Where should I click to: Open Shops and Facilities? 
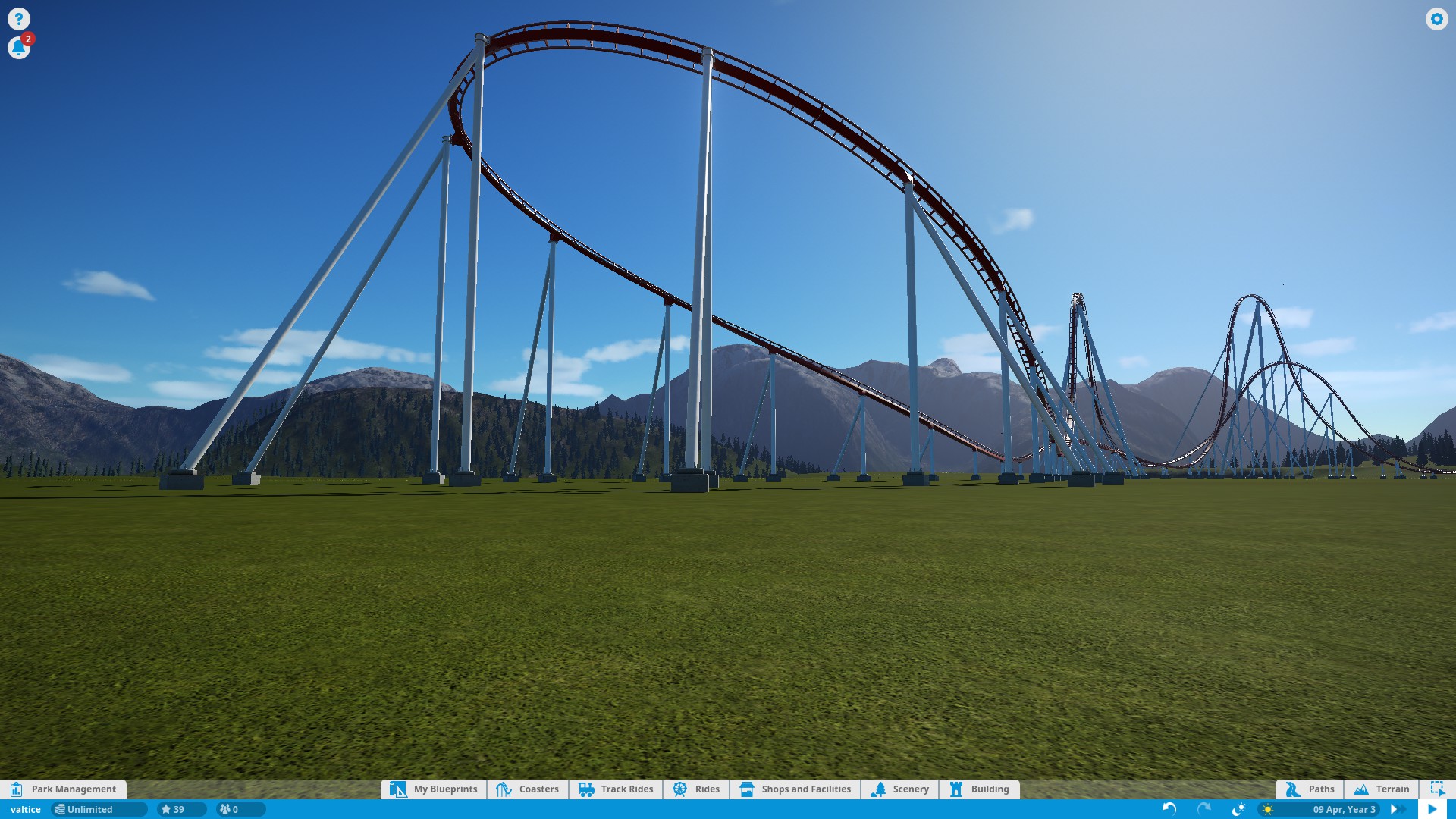[795, 789]
